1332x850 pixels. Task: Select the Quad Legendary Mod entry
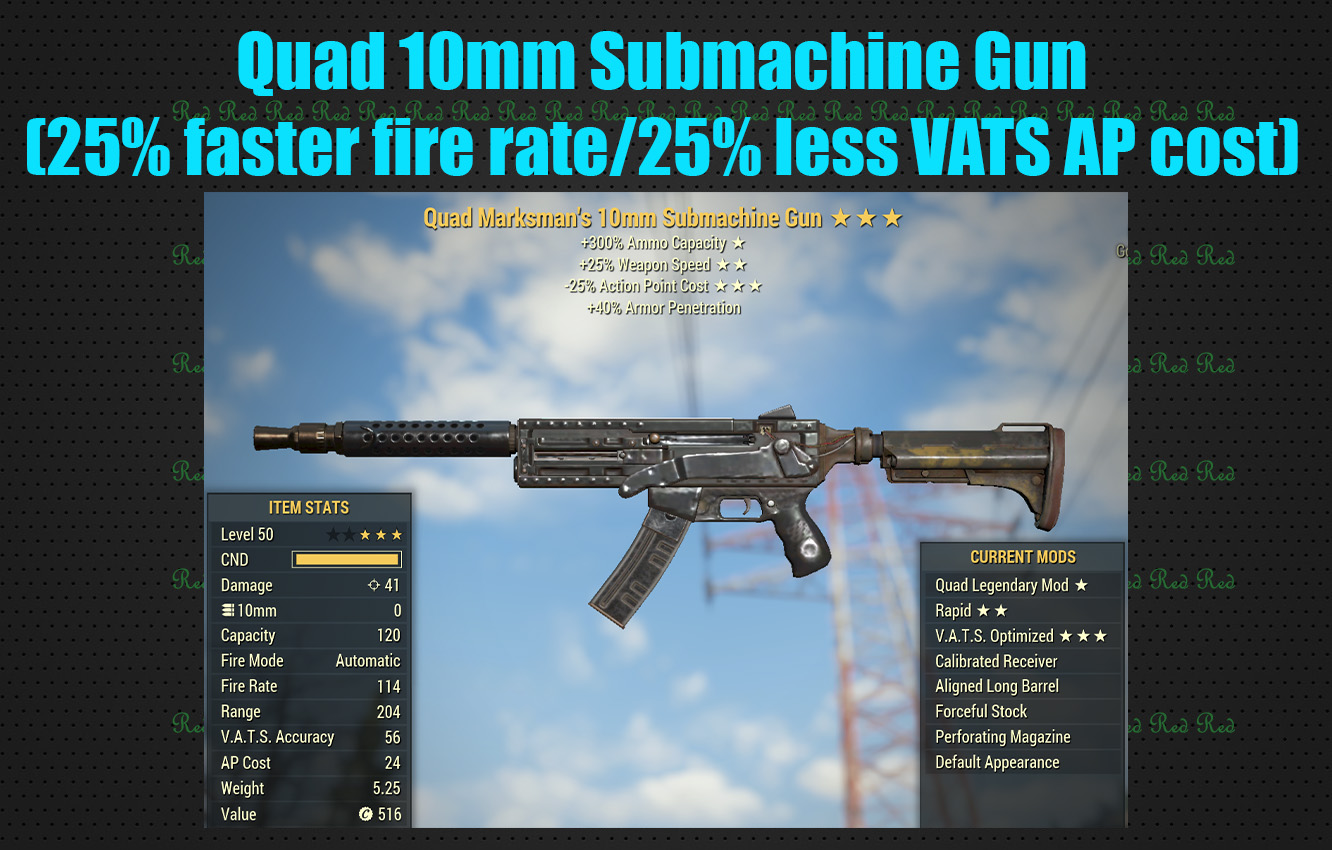(x=1000, y=585)
